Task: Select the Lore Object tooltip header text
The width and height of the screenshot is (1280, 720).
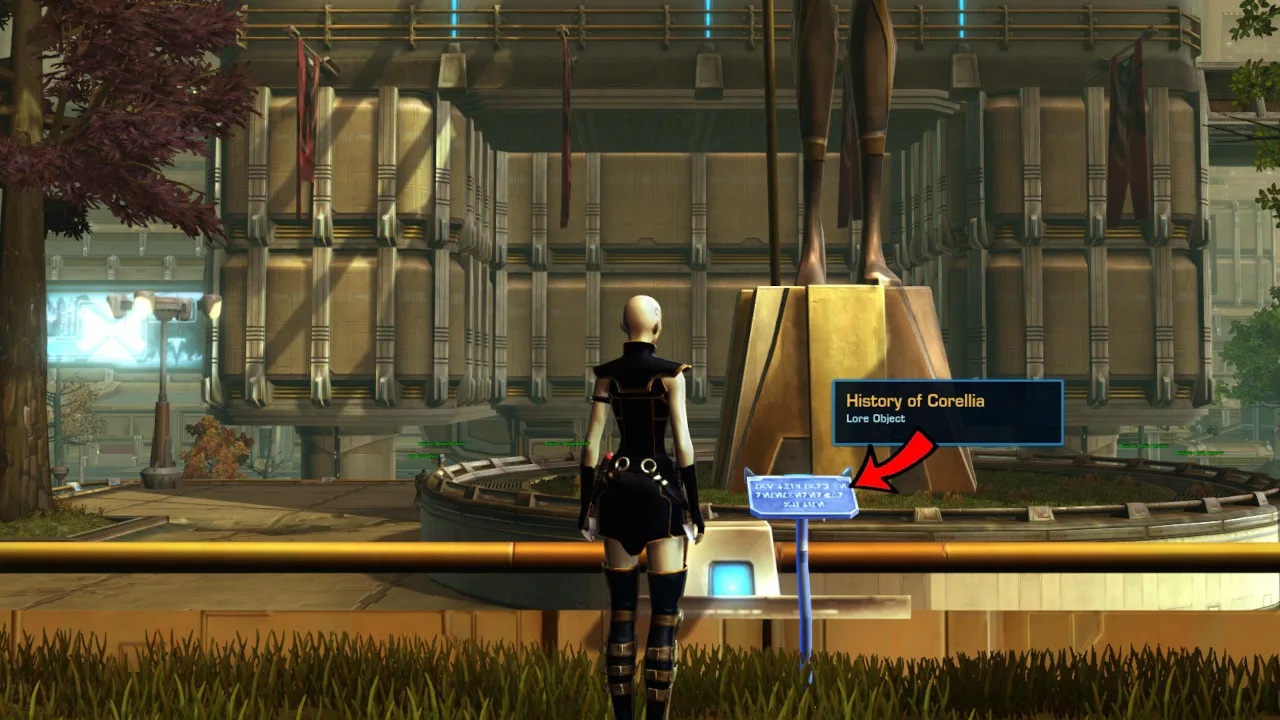Action: [877, 419]
